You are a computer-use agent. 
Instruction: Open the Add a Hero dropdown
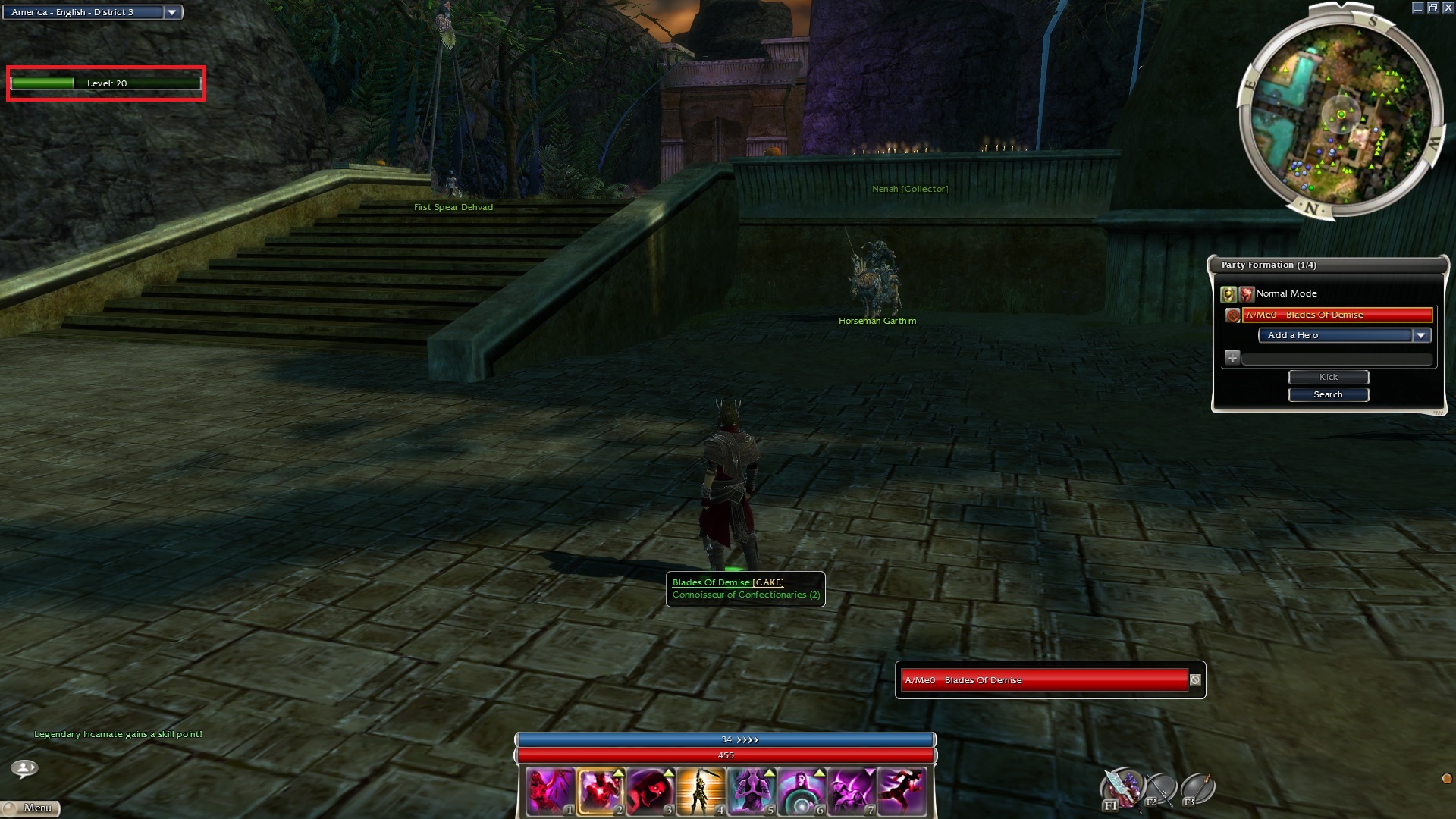coord(1420,335)
